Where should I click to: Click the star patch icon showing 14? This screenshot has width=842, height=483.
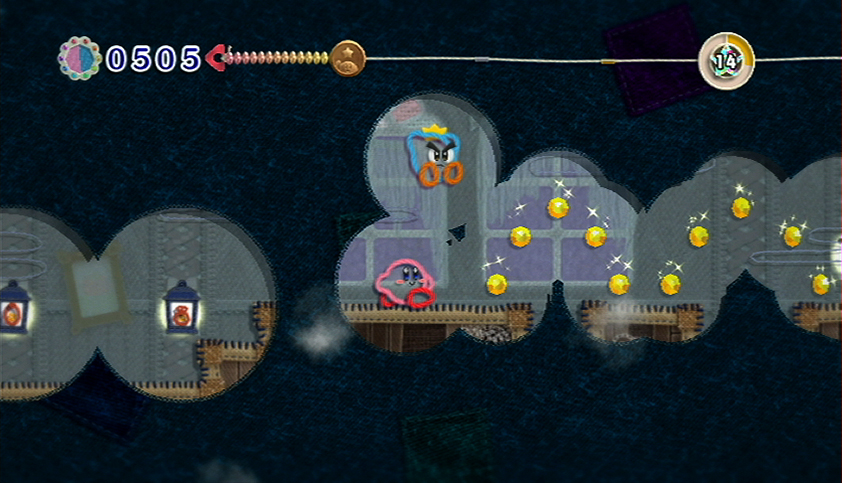[x=725, y=59]
